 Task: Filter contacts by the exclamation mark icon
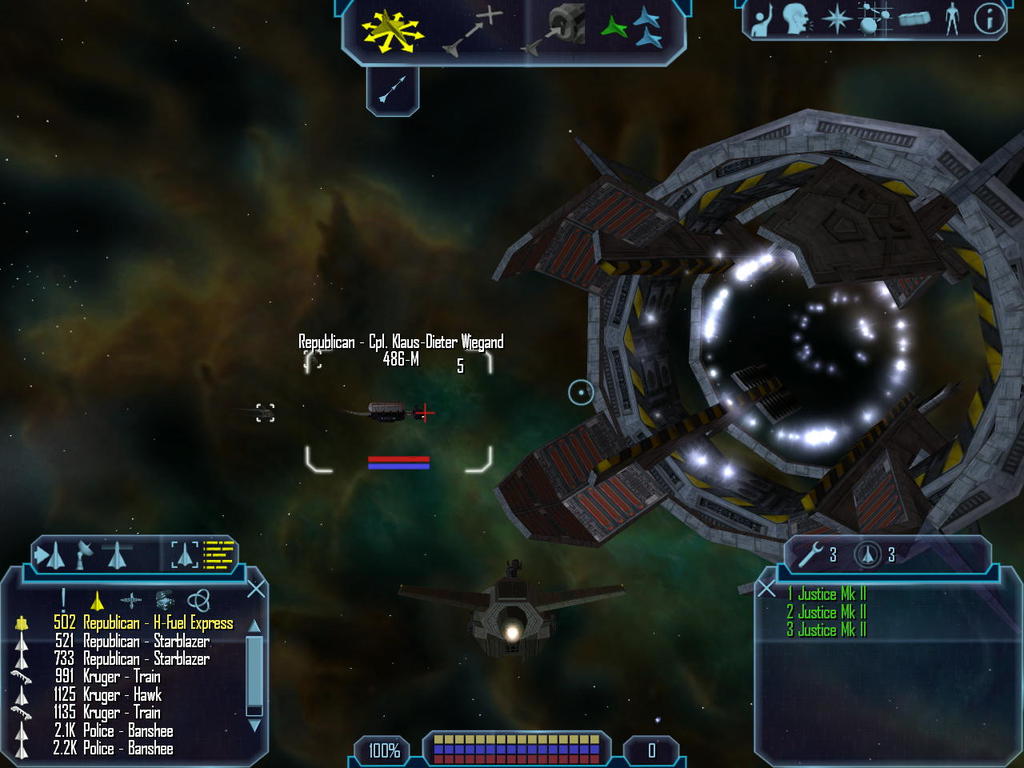pos(63,599)
